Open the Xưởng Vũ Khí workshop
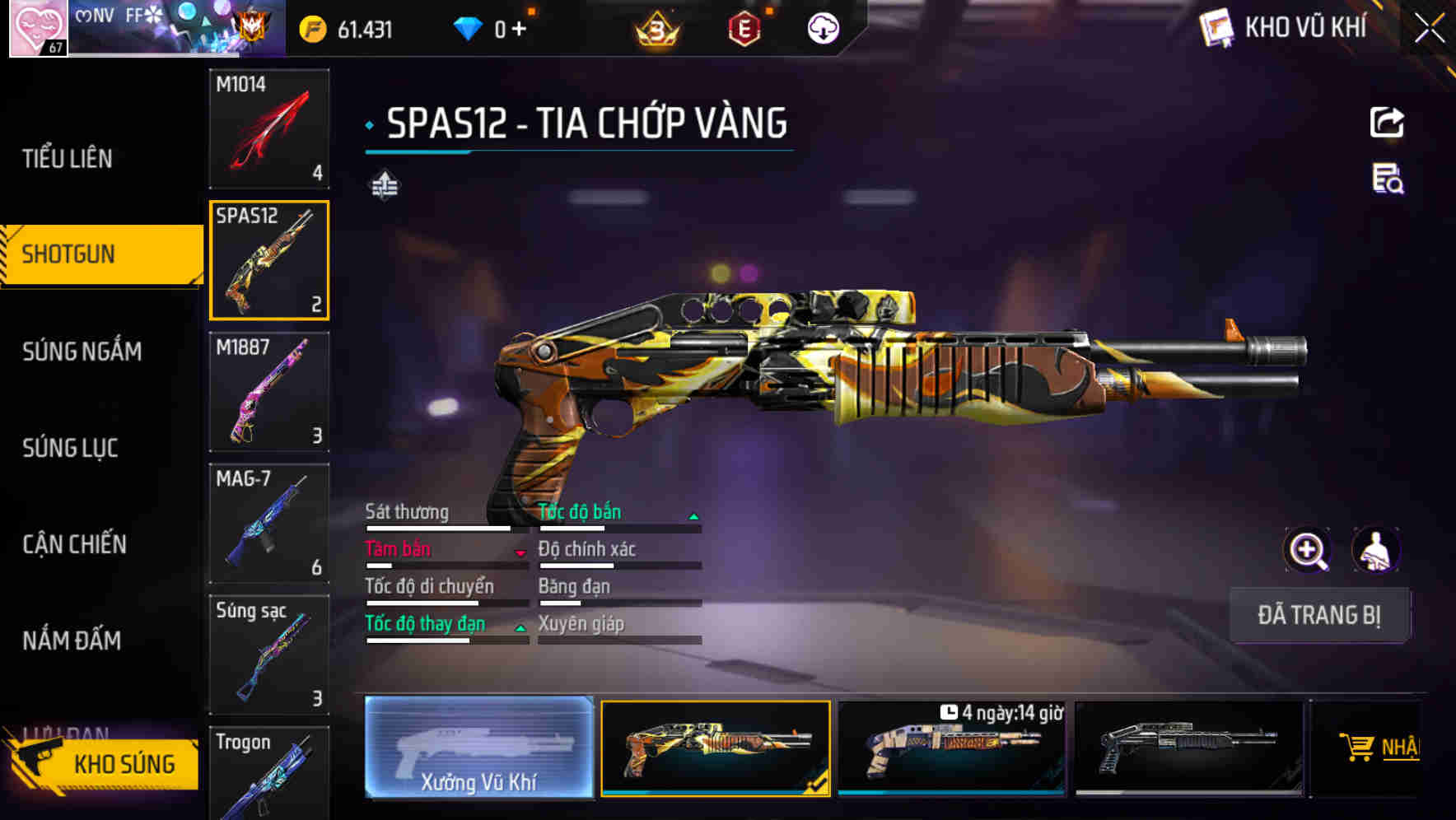The height and width of the screenshot is (820, 1456). pyautogui.click(x=478, y=748)
